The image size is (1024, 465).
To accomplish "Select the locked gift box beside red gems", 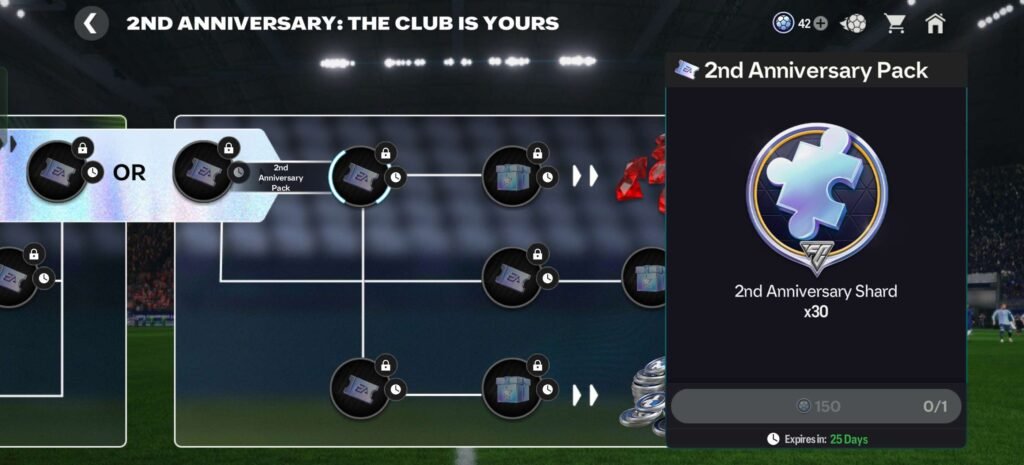I will tap(512, 177).
